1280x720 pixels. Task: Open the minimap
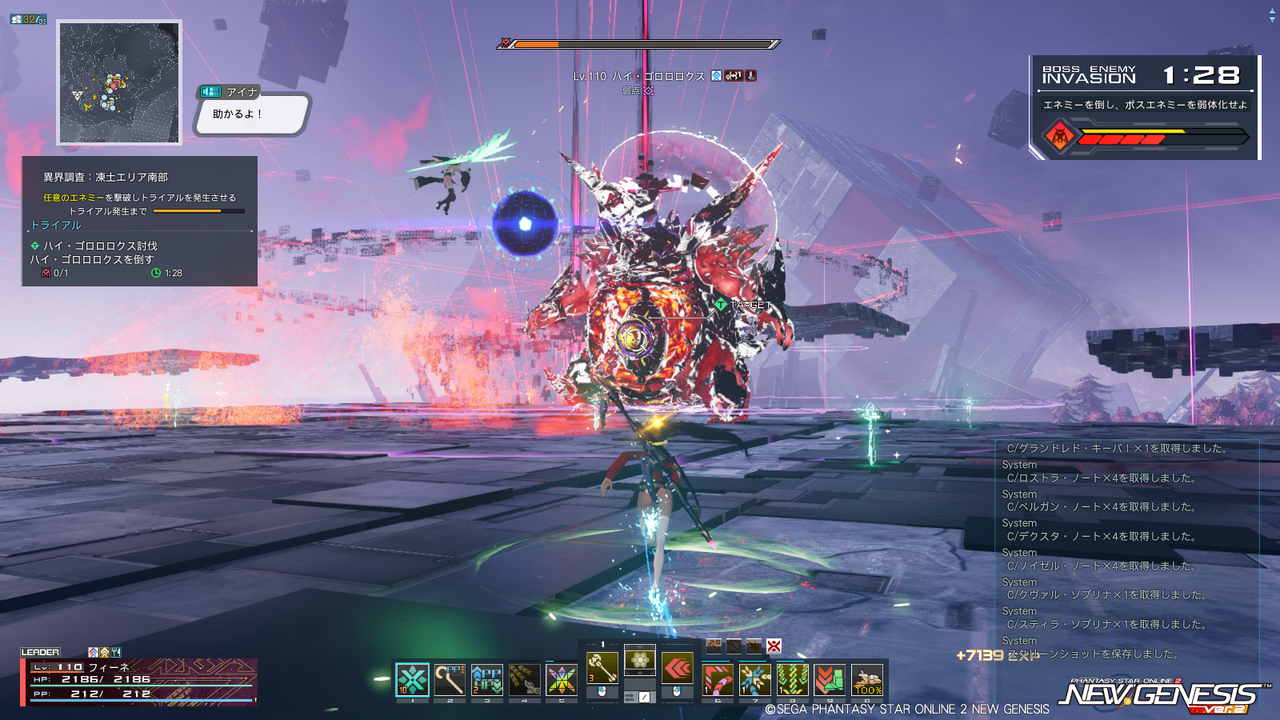[119, 82]
